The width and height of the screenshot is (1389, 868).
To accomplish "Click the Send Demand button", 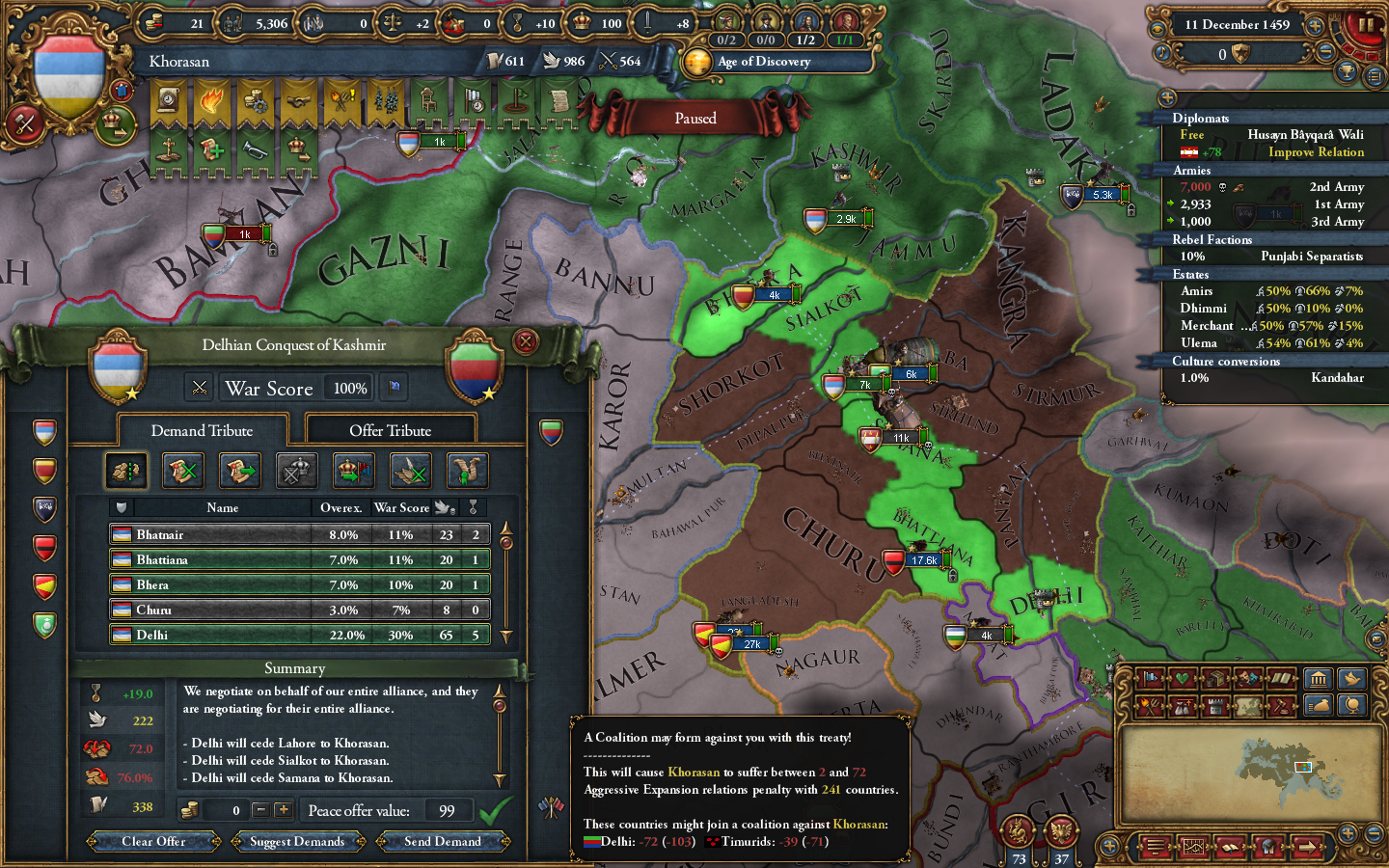I will [x=443, y=841].
